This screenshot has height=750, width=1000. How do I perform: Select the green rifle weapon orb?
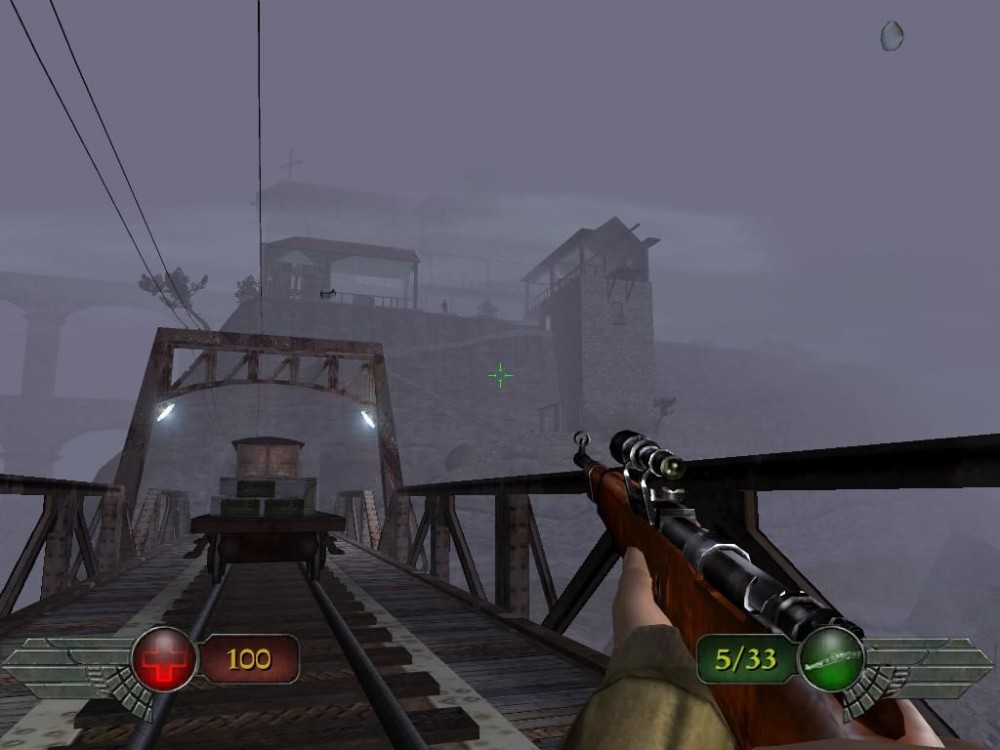click(831, 659)
